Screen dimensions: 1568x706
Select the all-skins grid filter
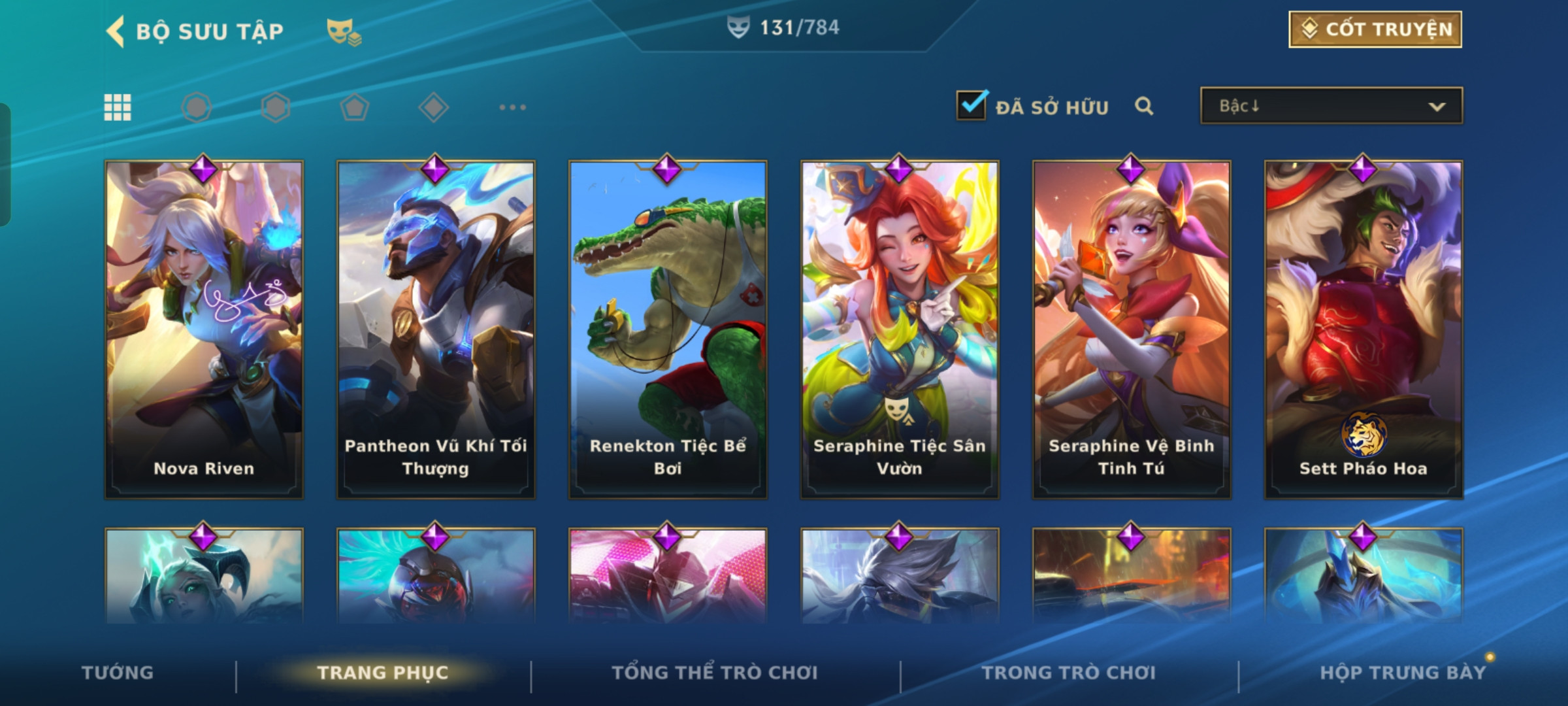coord(118,107)
